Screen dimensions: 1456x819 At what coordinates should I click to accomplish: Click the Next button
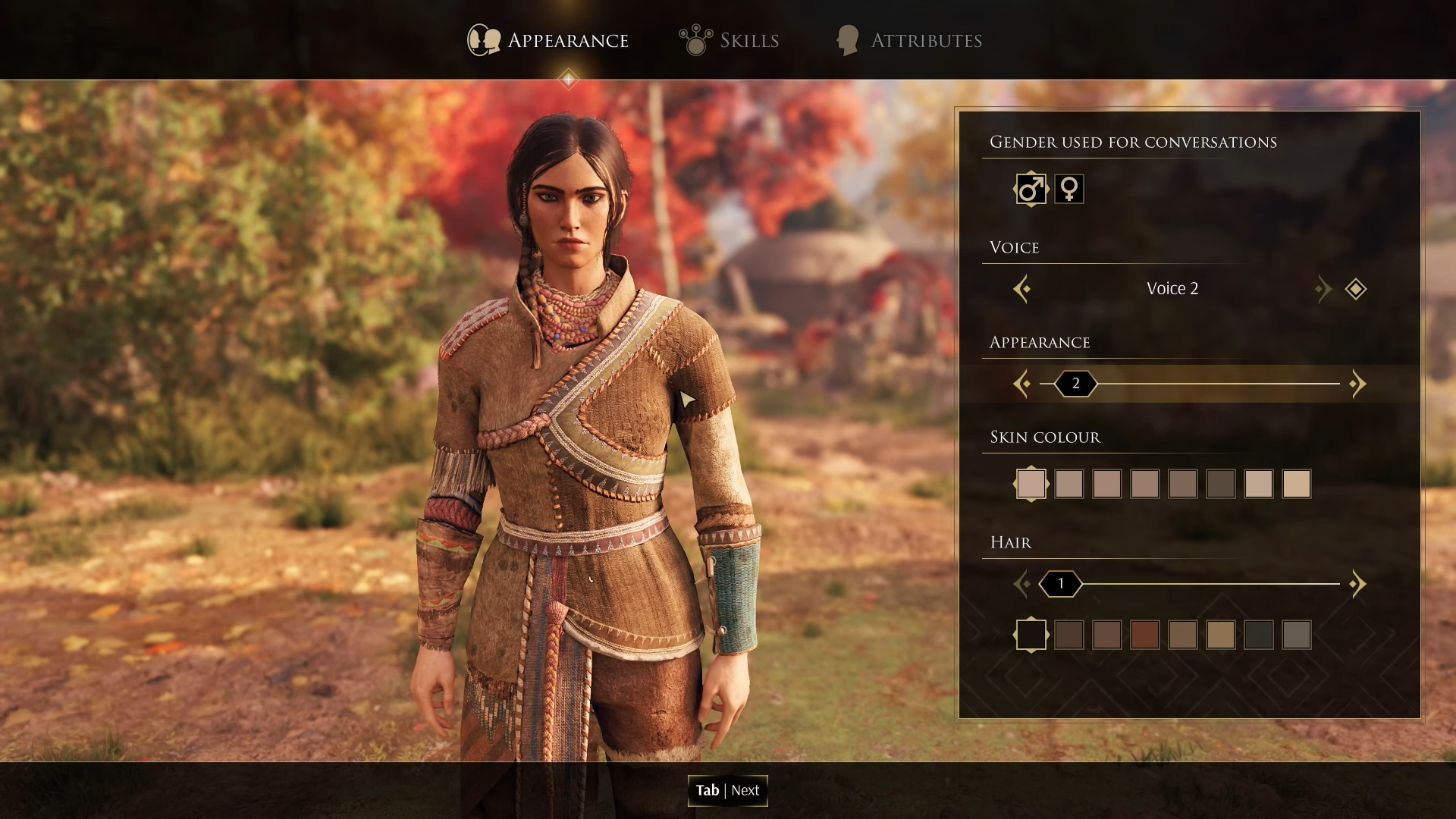pos(727,790)
